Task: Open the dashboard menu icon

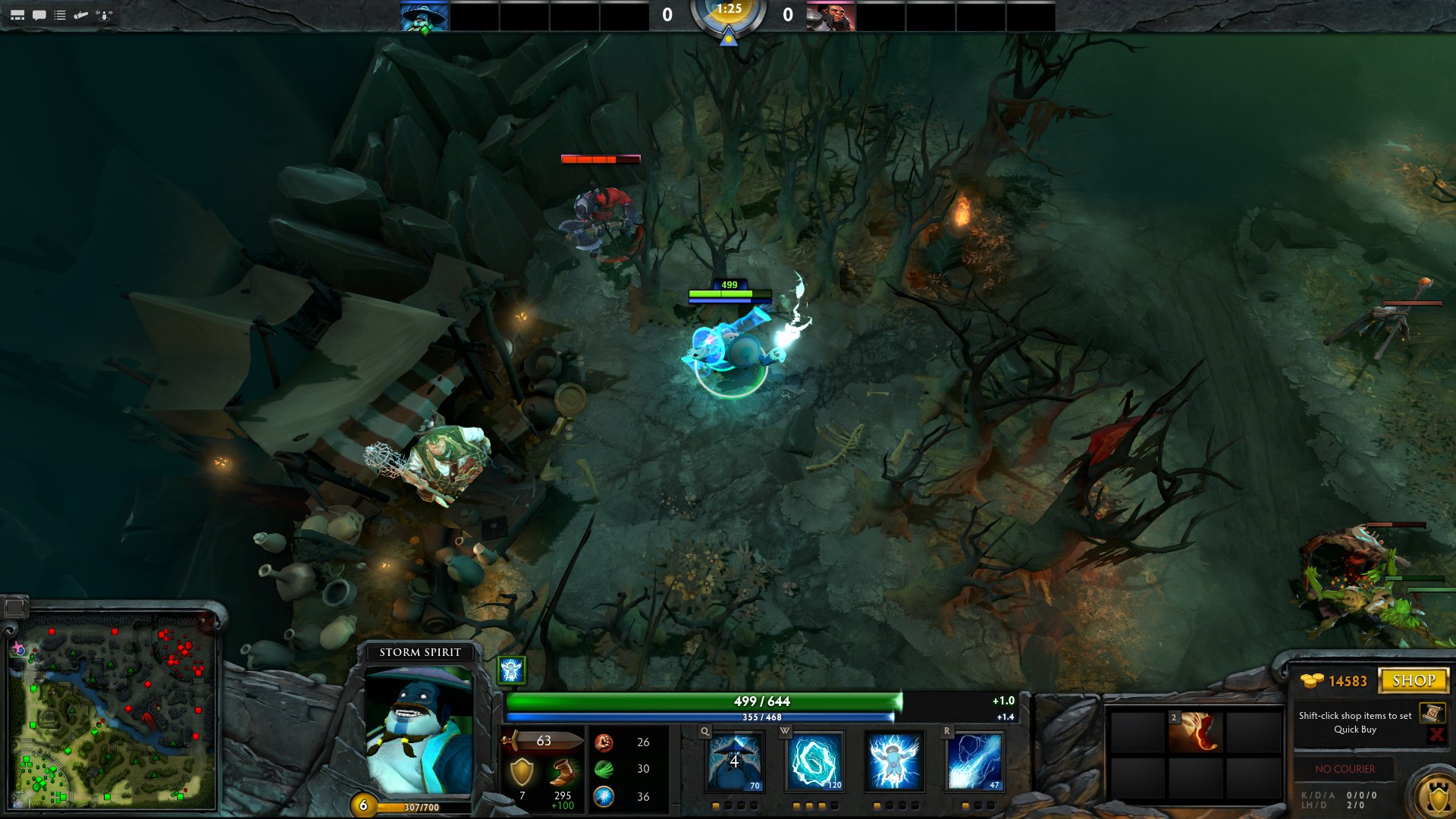Action: coord(17,15)
